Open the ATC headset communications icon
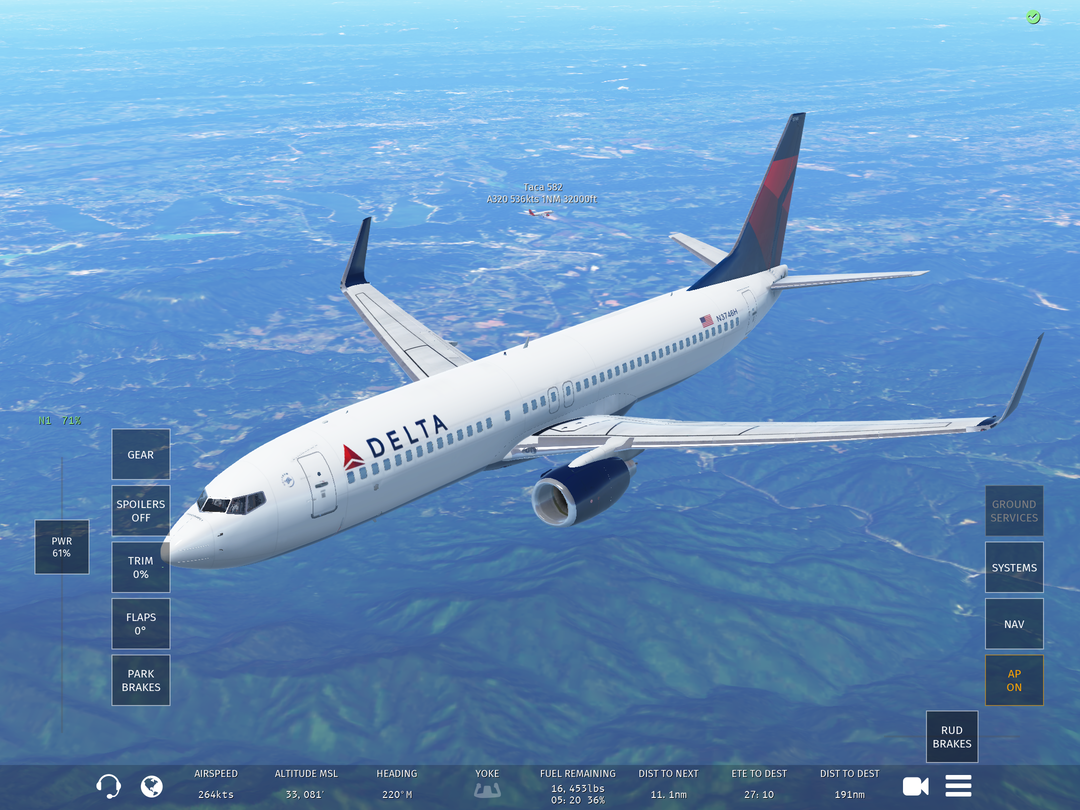1080x810 pixels. (108, 786)
